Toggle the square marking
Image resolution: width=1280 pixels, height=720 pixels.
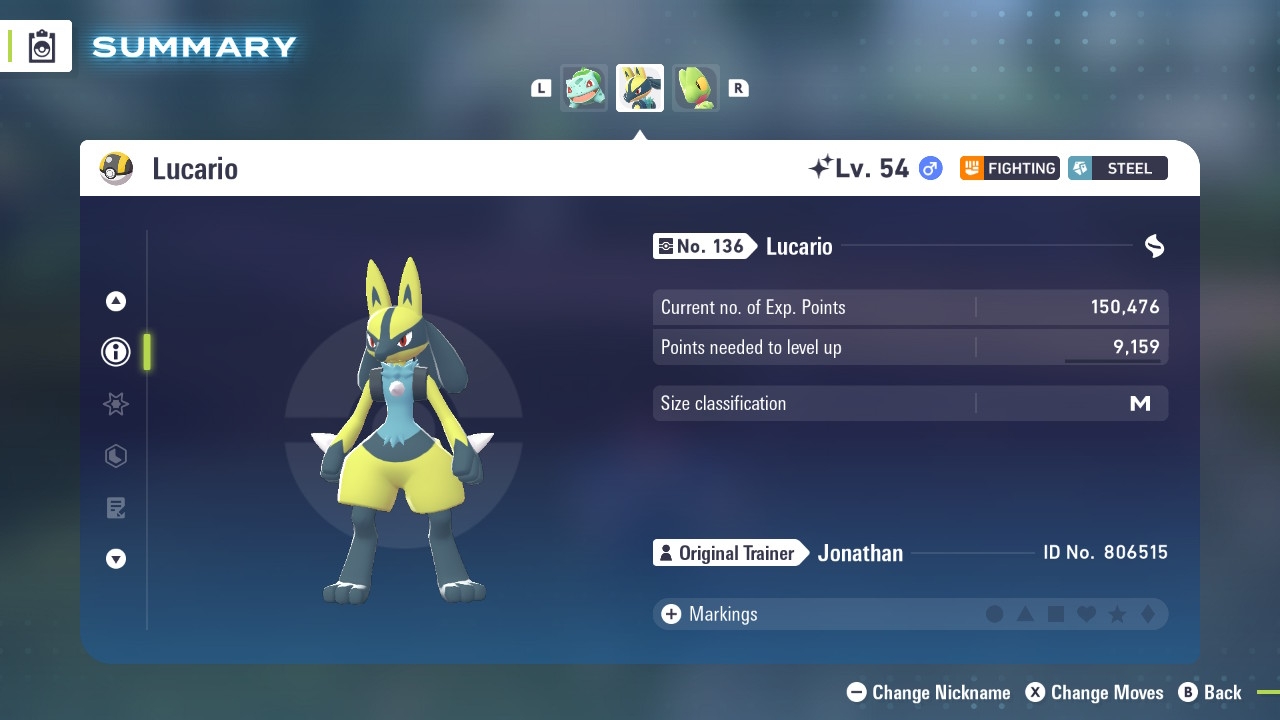point(1056,614)
